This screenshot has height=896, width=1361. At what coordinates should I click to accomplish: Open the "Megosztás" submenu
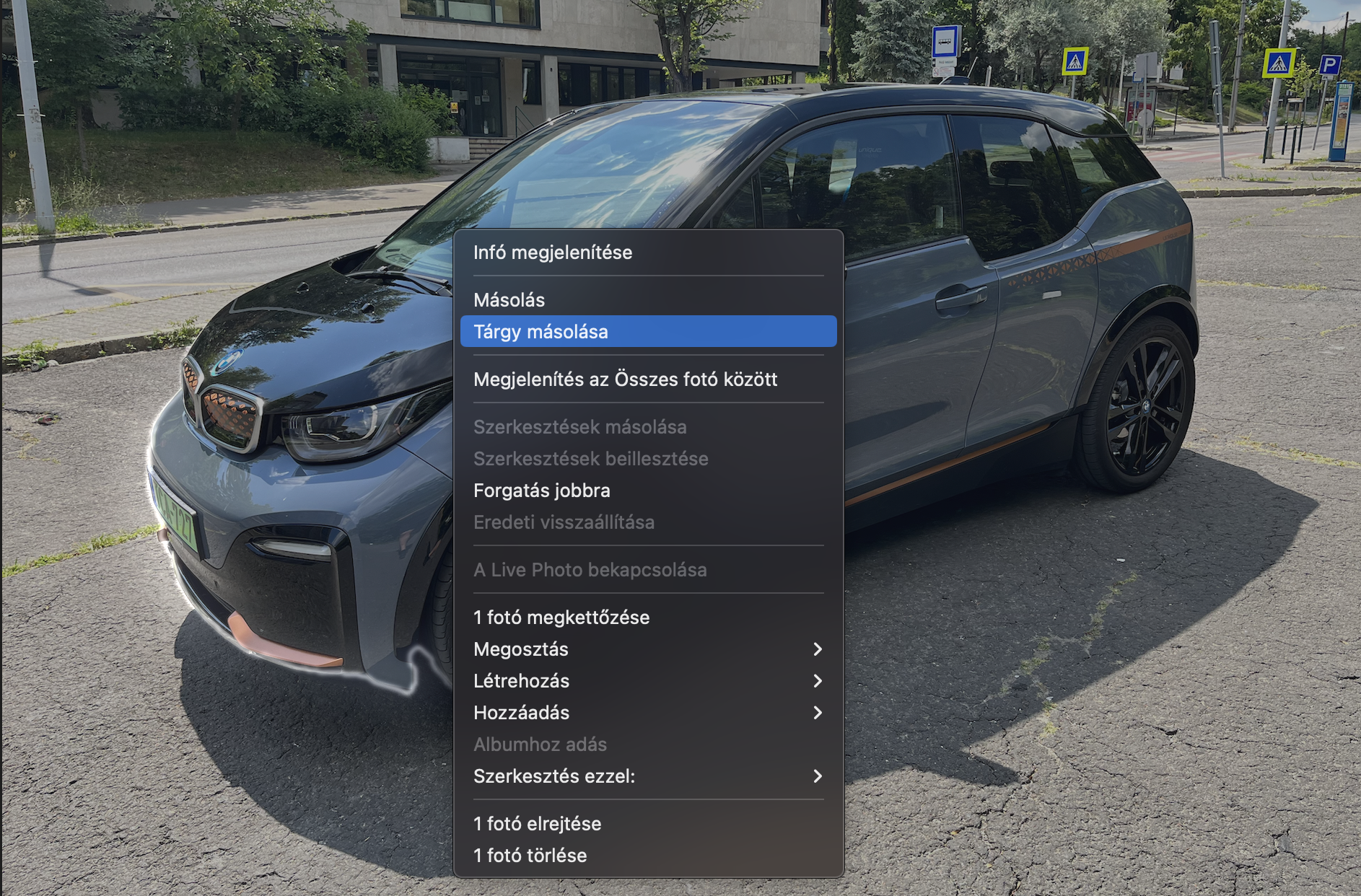coord(521,649)
